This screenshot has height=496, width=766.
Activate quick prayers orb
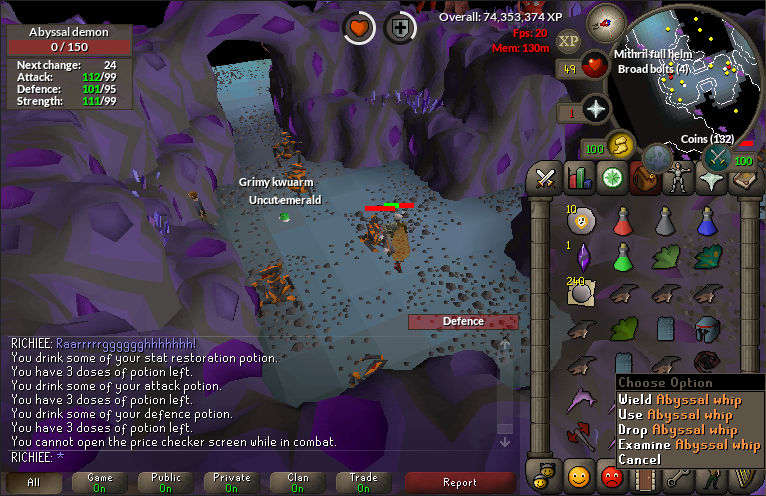pos(597,109)
